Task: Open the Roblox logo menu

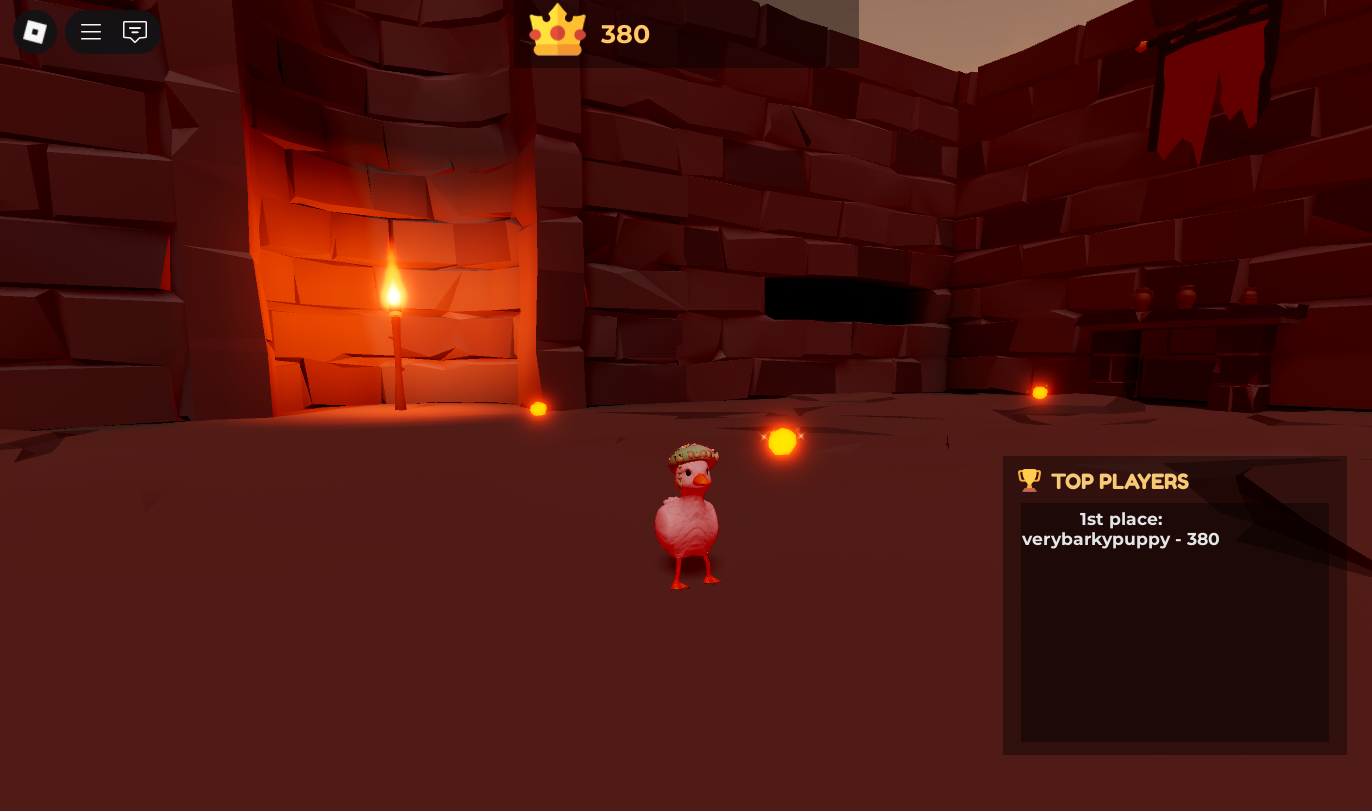Action: tap(35, 32)
